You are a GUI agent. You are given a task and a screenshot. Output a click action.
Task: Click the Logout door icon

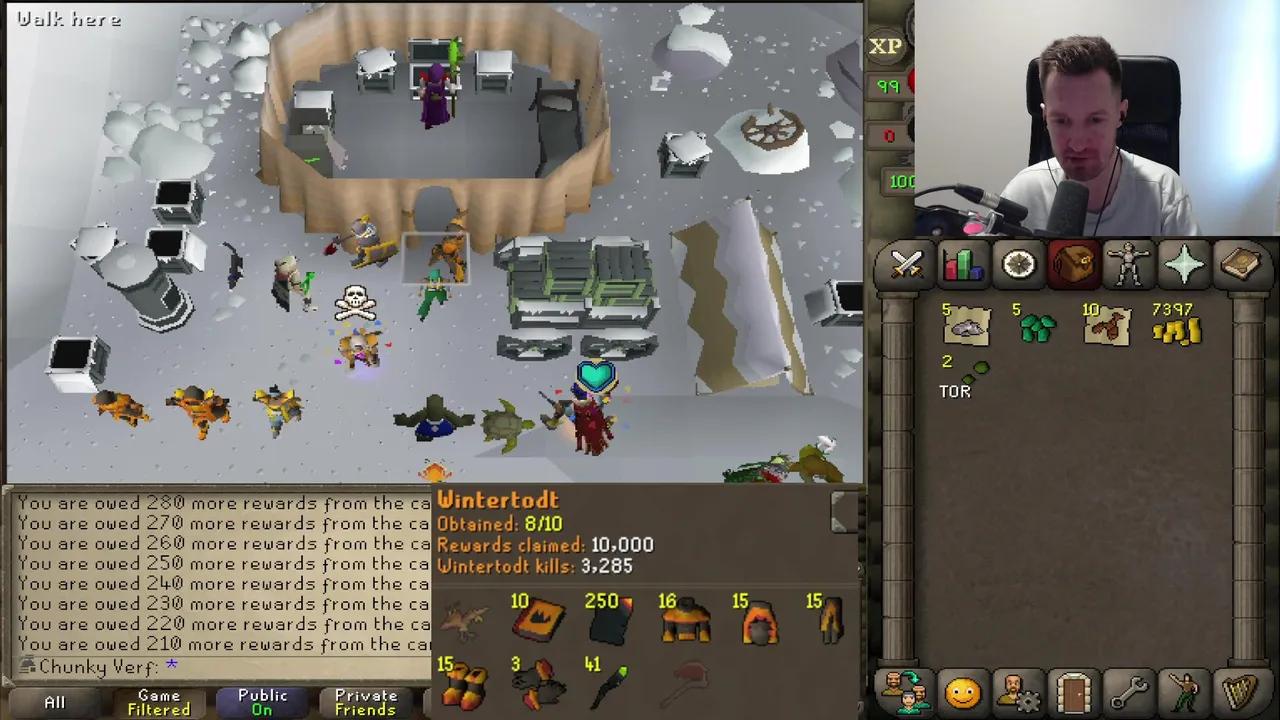coord(1073,690)
